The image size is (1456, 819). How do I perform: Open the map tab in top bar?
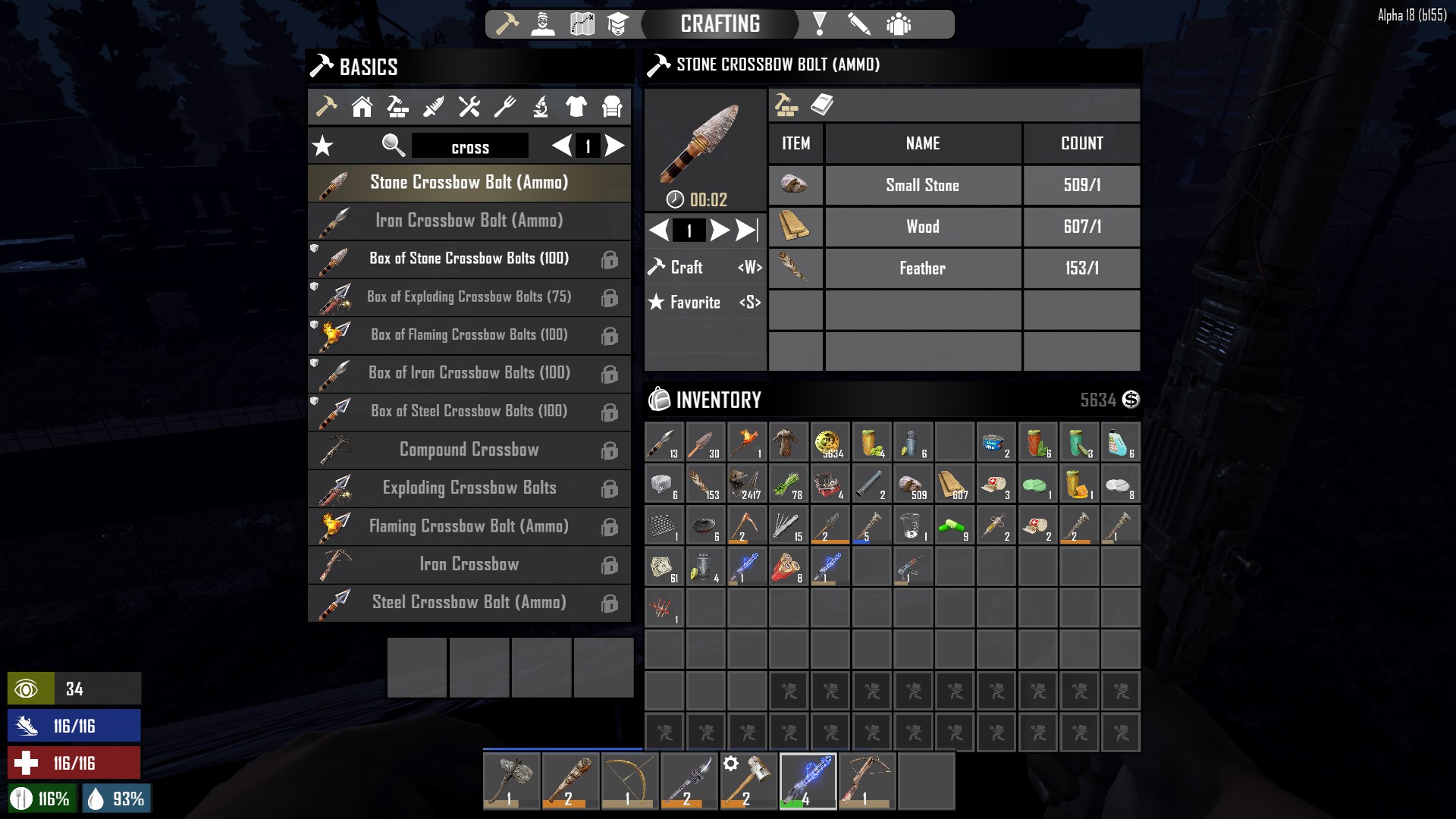pos(582,24)
